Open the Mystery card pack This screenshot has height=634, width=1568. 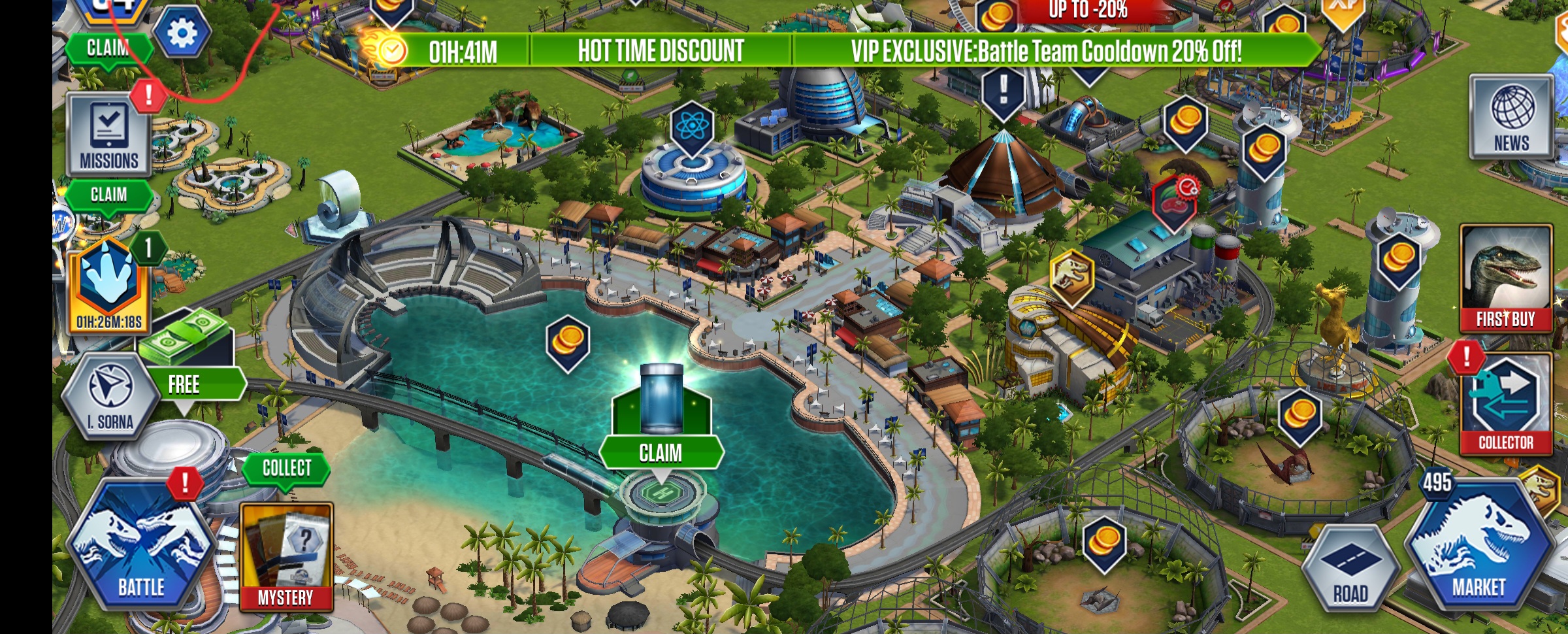286,556
